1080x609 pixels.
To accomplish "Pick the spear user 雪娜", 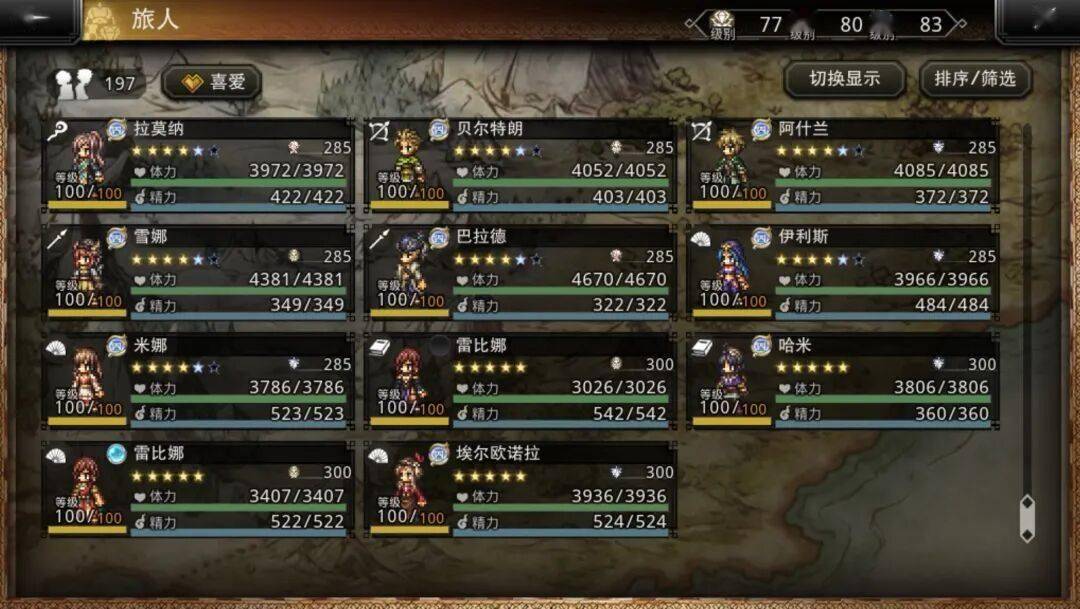I will click(198, 273).
